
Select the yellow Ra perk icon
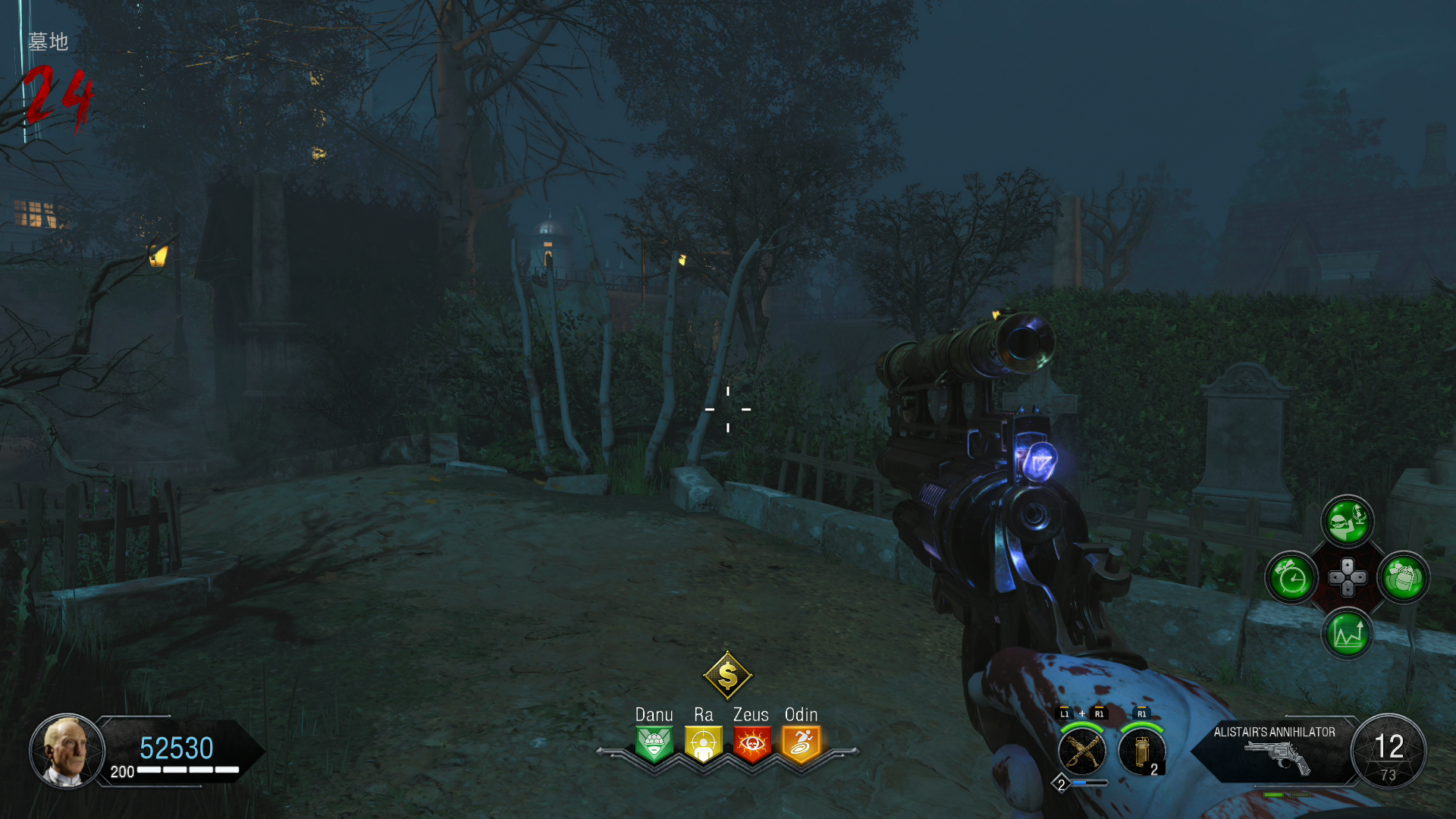pyautogui.click(x=703, y=743)
